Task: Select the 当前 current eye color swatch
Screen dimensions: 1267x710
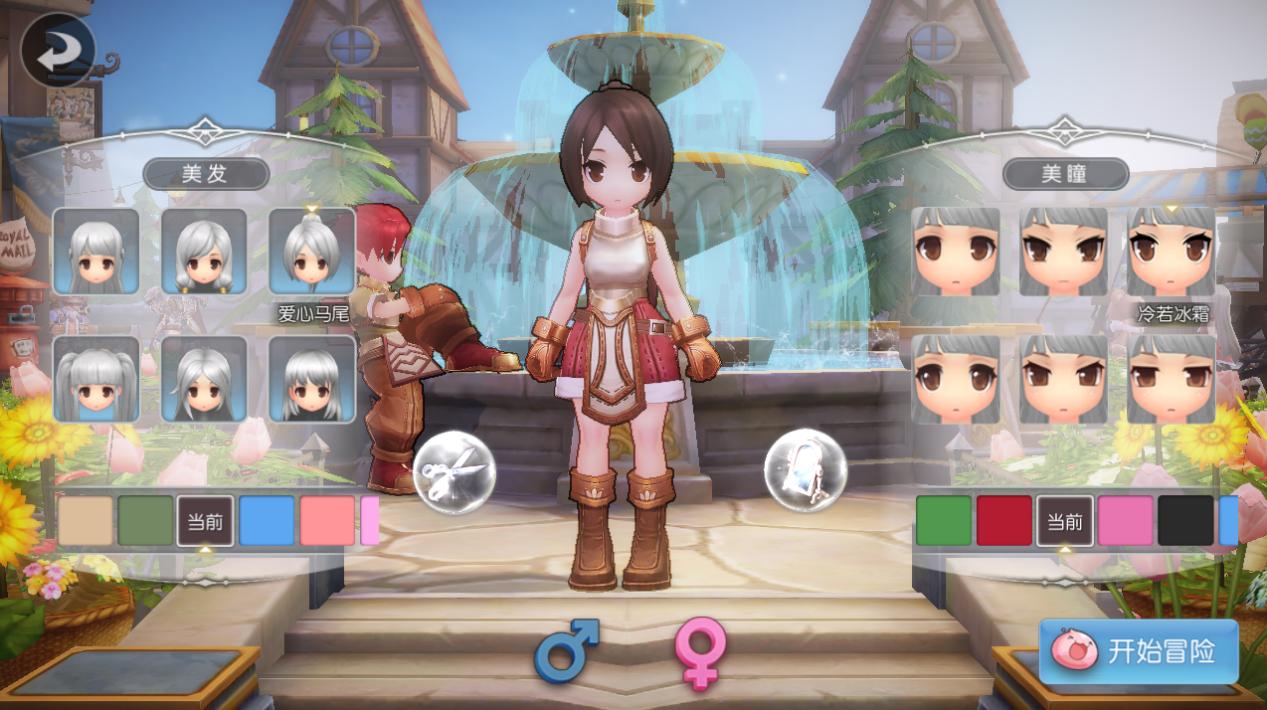Action: pos(1065,521)
